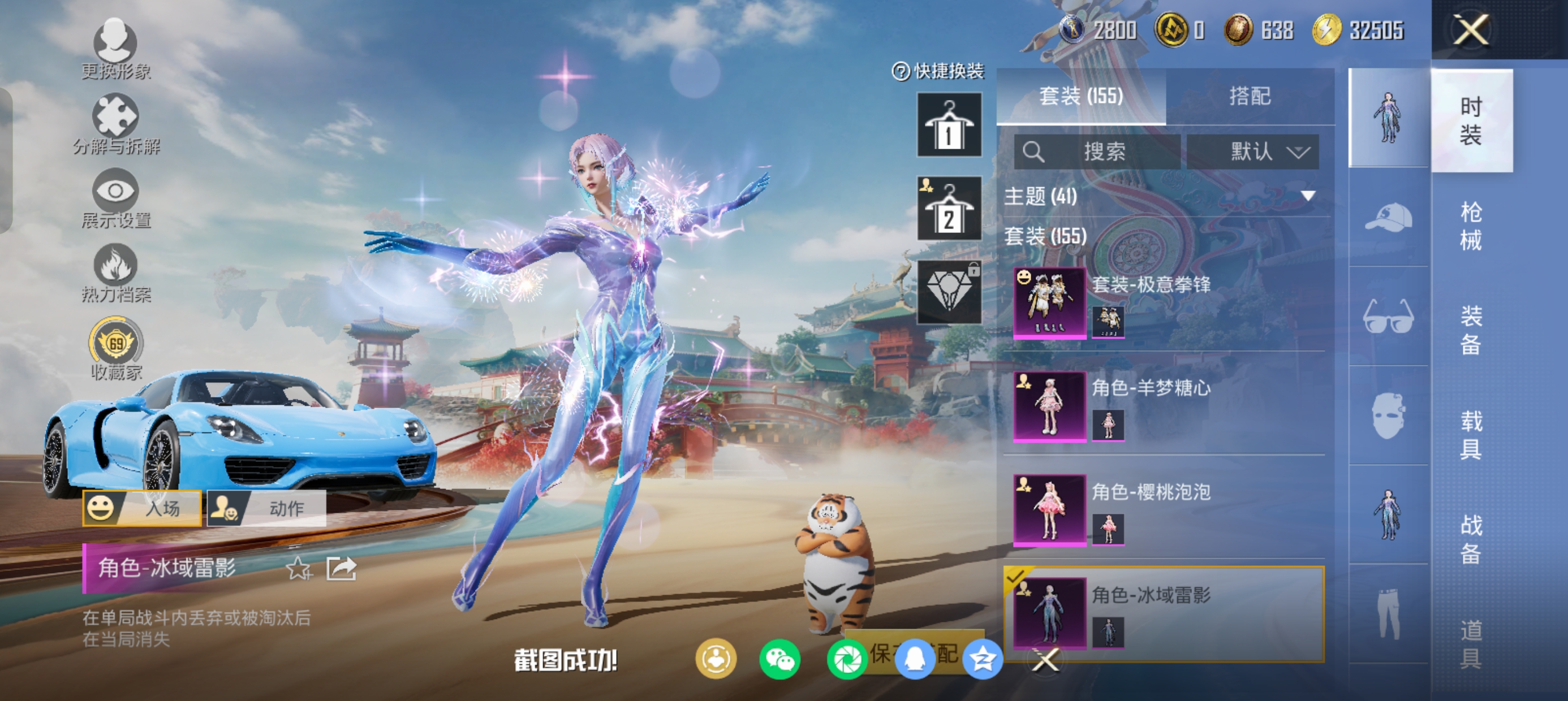Image resolution: width=1568 pixels, height=701 pixels.
Task: Switch to quick outfit slot 2
Action: 949,209
